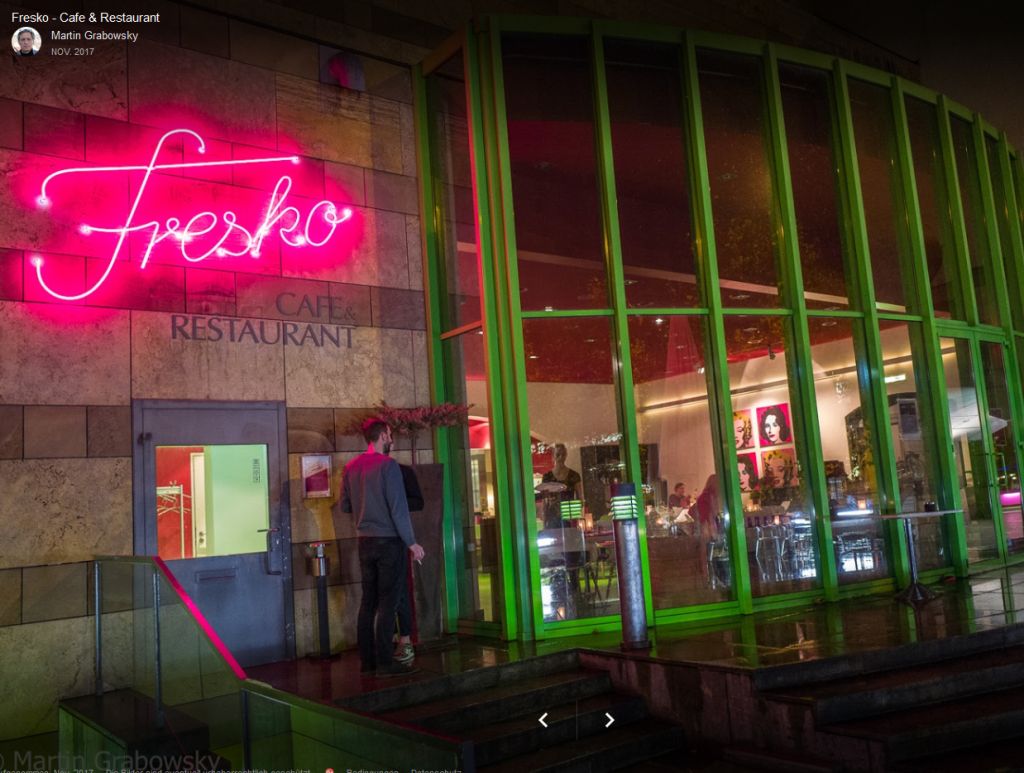This screenshot has width=1024, height=773.
Task: Open the Martin Grabowsky uploader name link
Action: tap(94, 36)
